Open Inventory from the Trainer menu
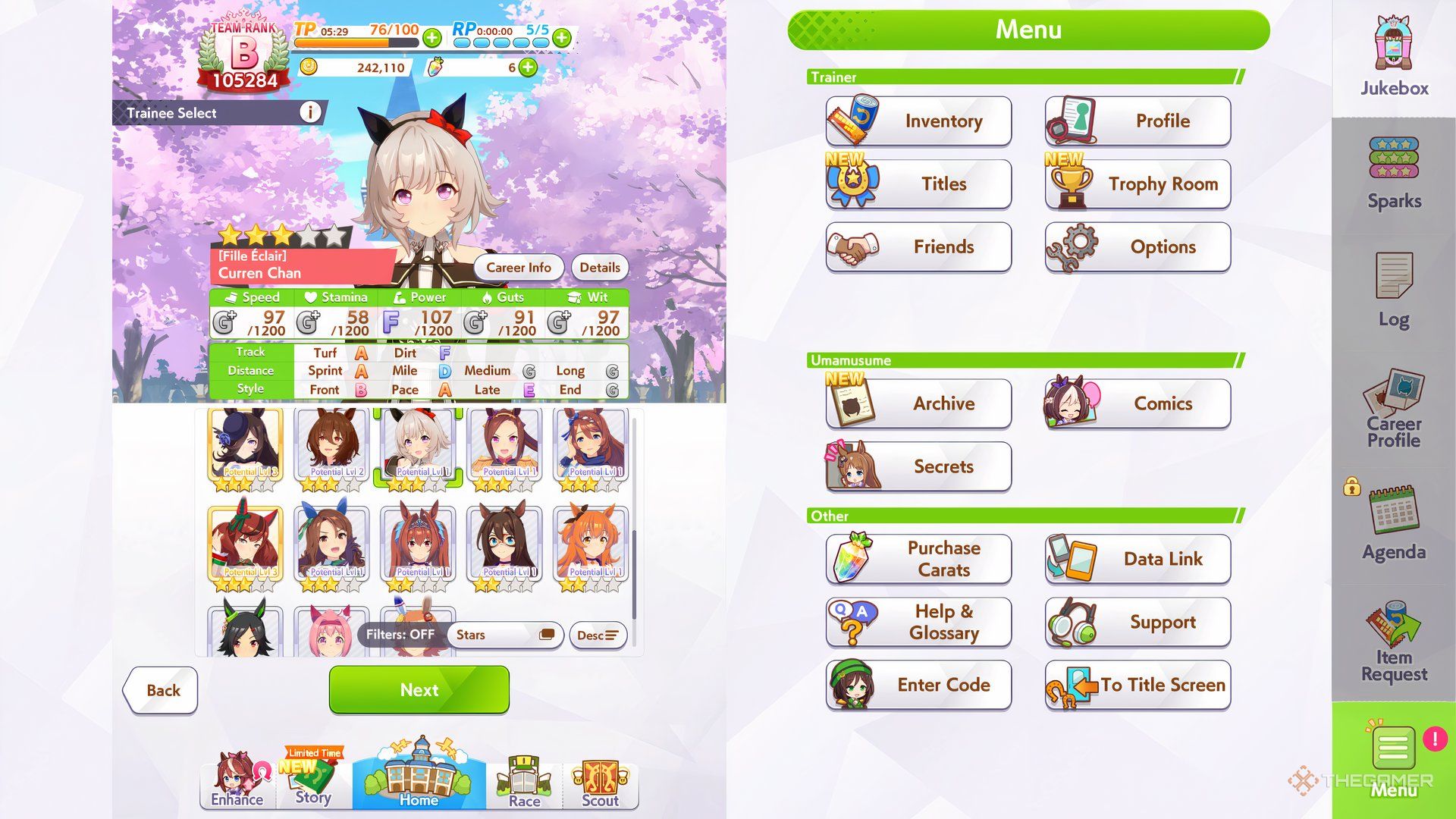The height and width of the screenshot is (819, 1456). pyautogui.click(x=918, y=121)
